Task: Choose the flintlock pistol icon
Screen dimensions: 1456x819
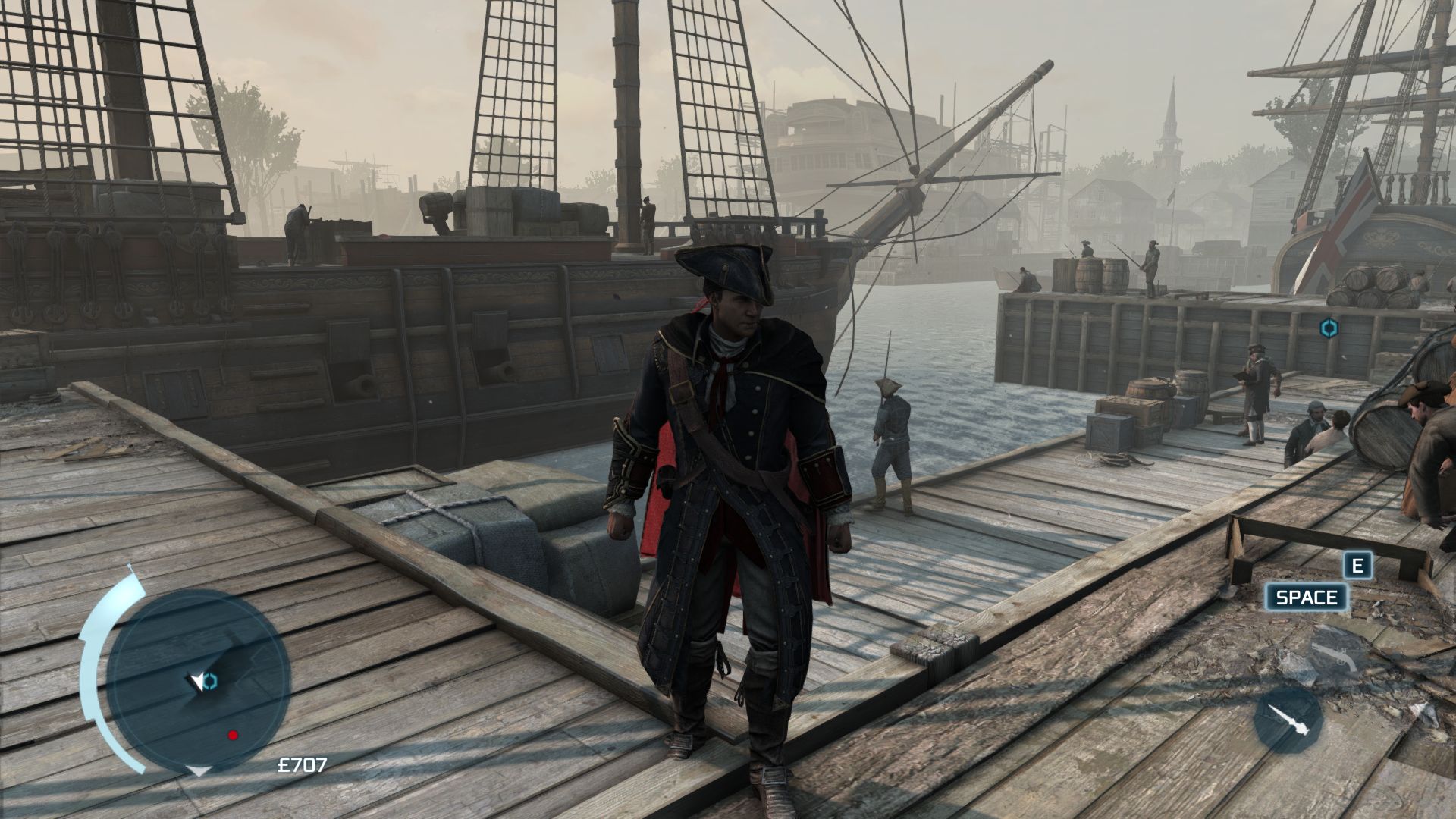Action: 1334,656
